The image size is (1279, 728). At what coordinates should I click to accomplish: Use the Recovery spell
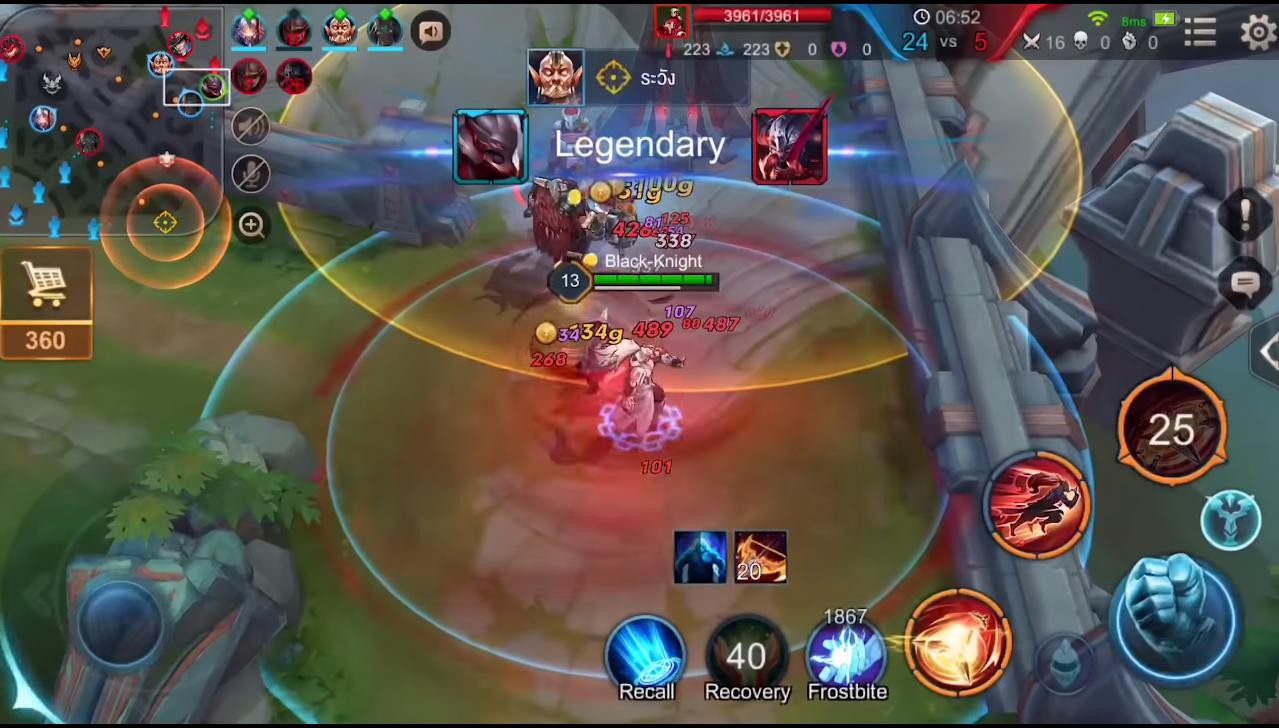tap(747, 655)
